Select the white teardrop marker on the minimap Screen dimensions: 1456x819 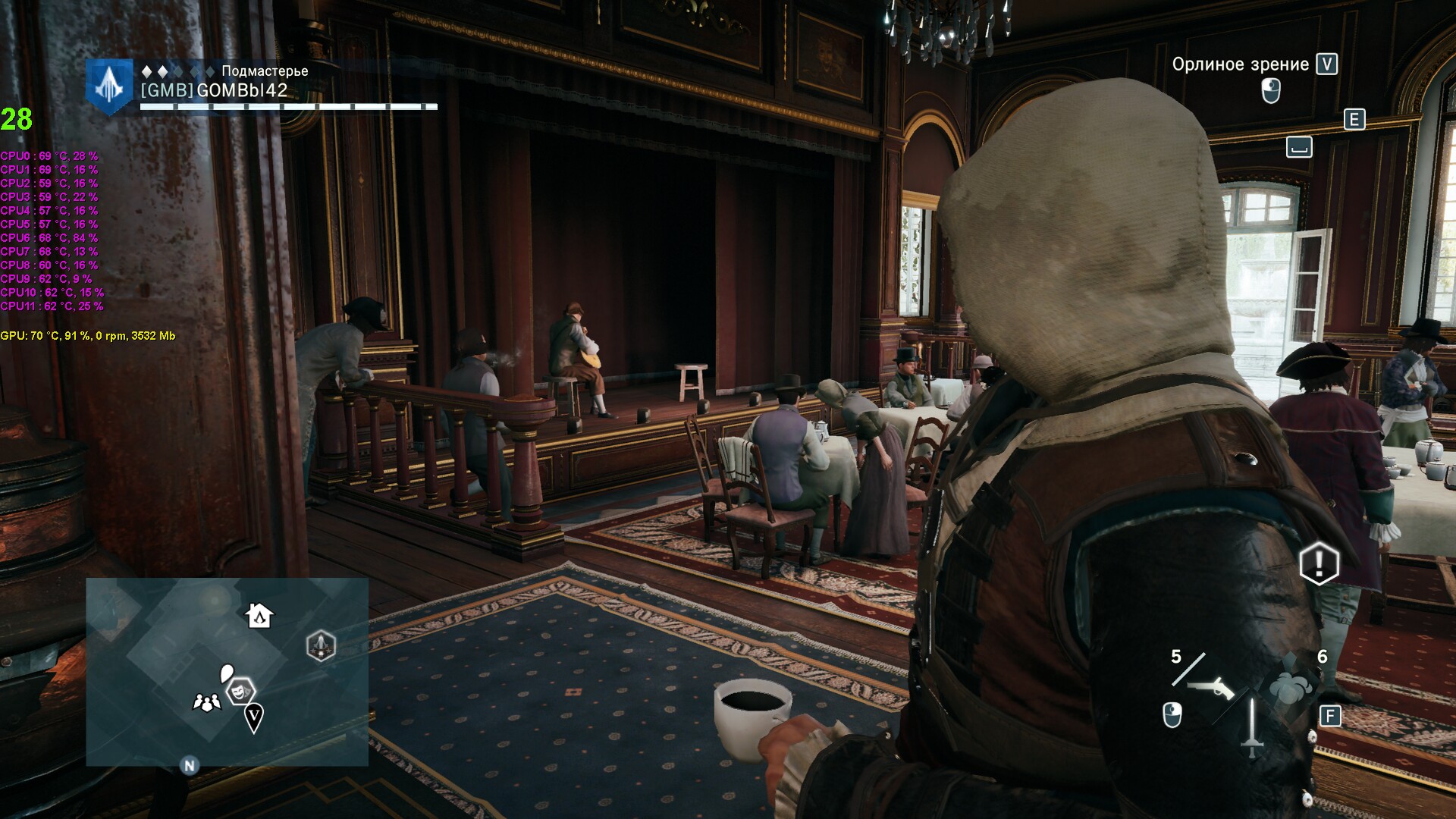pos(227,673)
